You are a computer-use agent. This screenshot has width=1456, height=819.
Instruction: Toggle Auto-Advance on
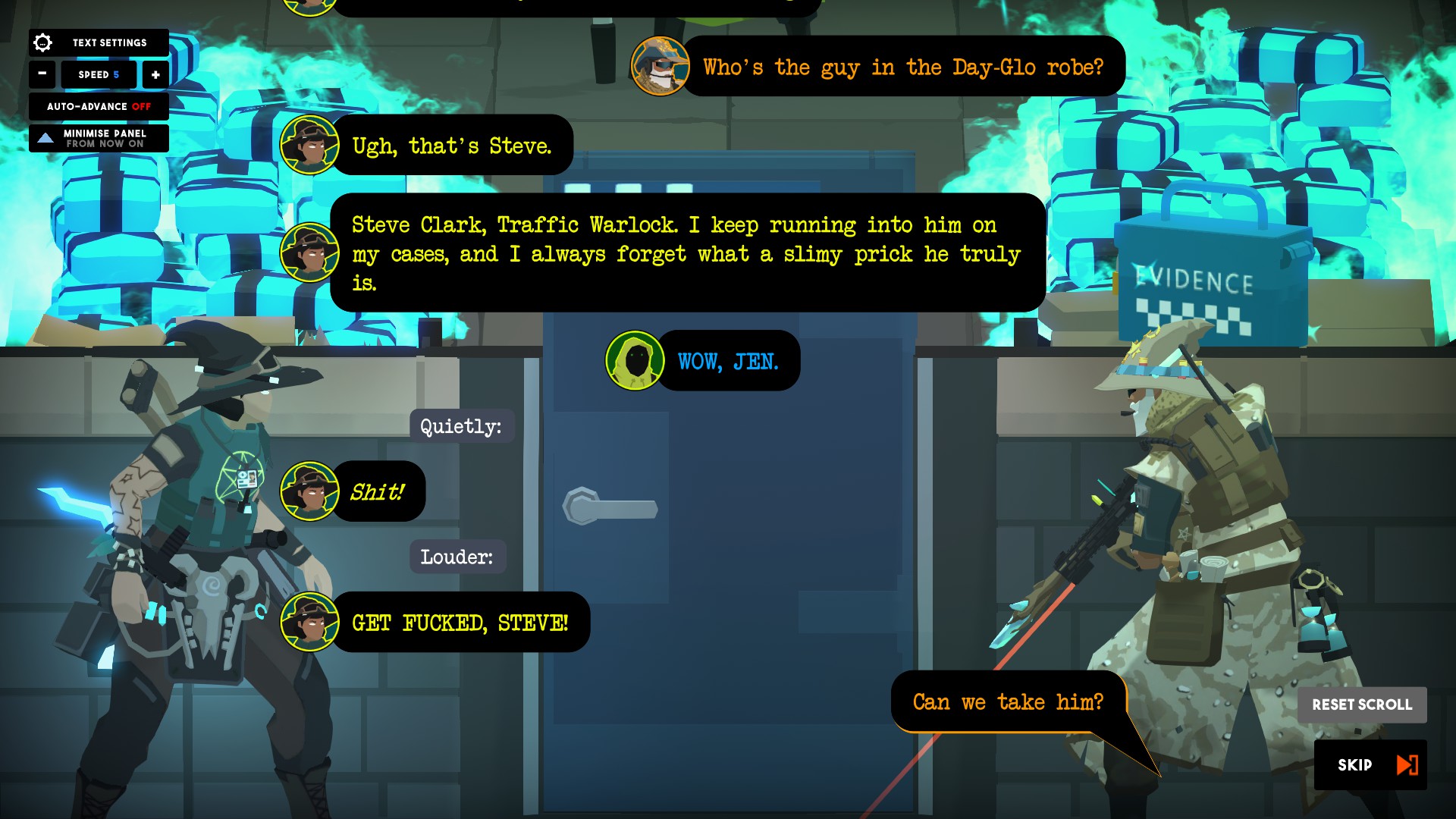coord(99,107)
